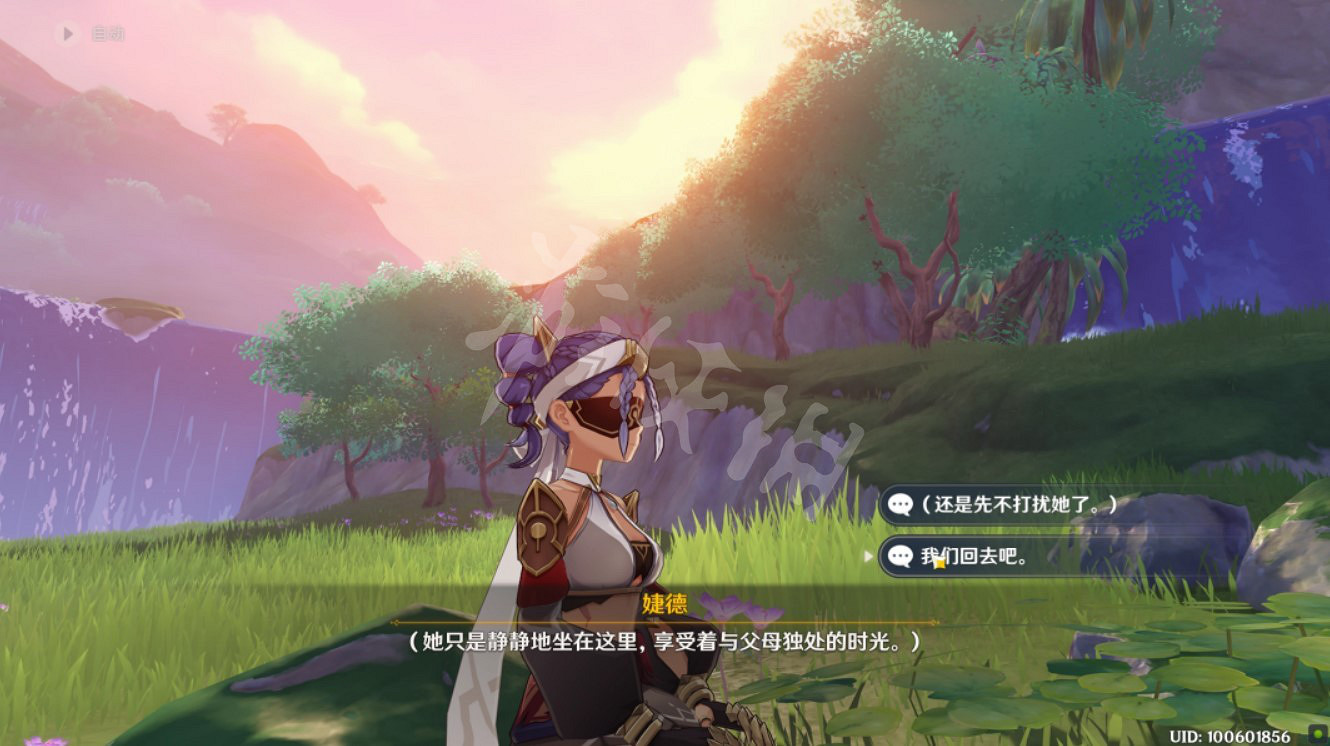The height and width of the screenshot is (746, 1330).
Task: Click the speaker name 婕德
Action: click(665, 602)
